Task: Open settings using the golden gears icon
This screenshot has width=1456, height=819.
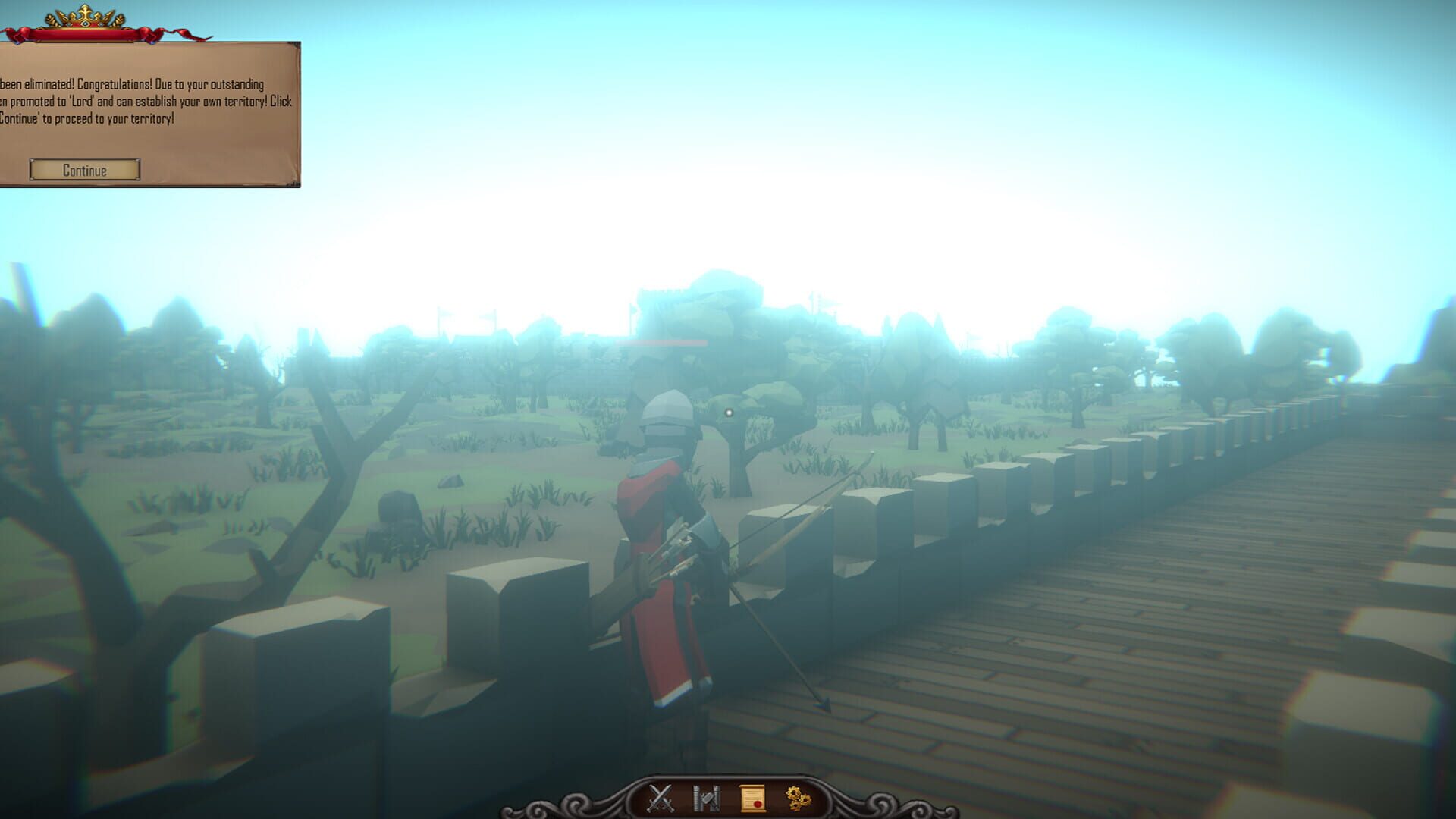Action: 796,797
